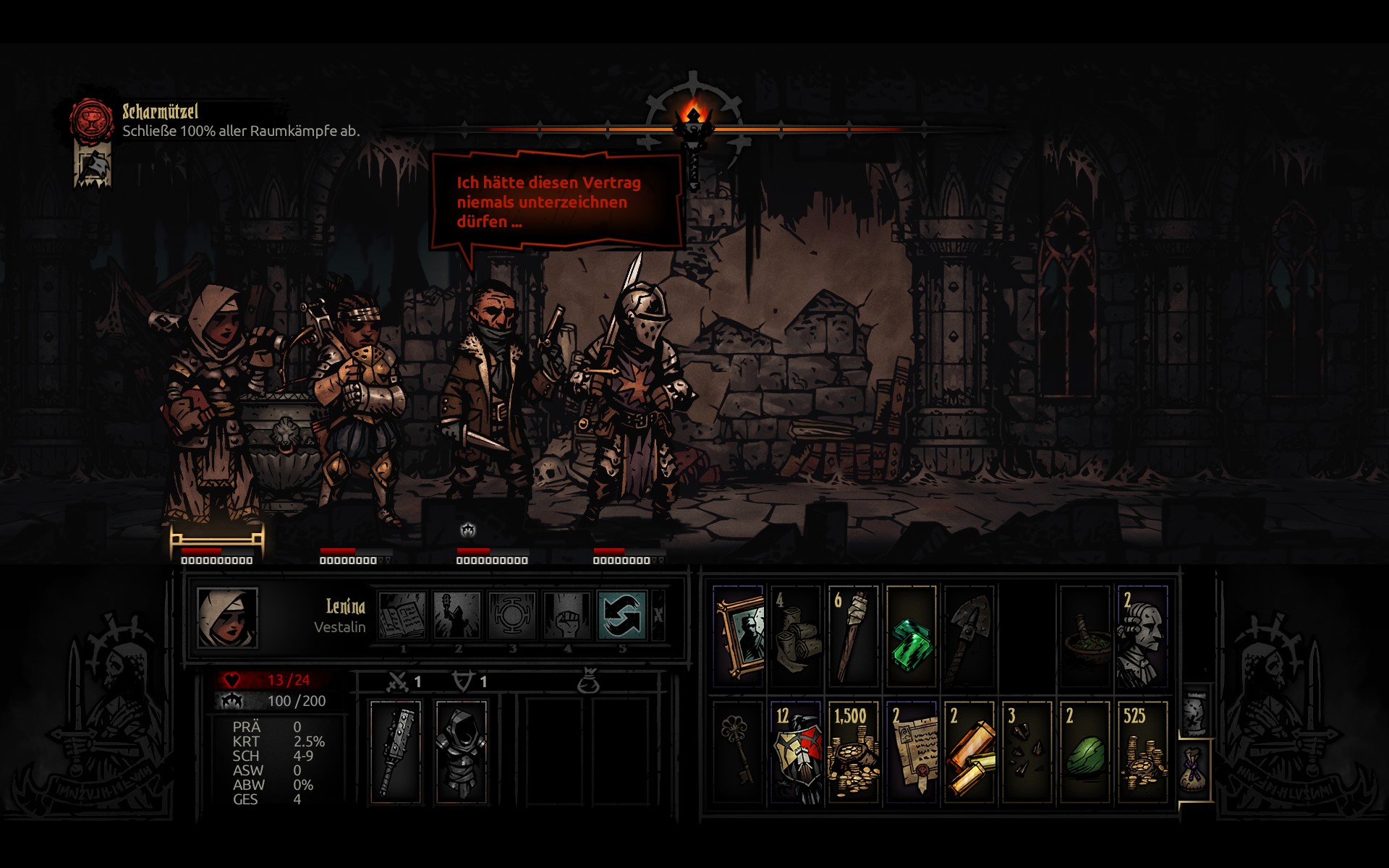The image size is (1389, 868).
Task: Inspect the equipped spiked mace weapon
Action: (395, 751)
